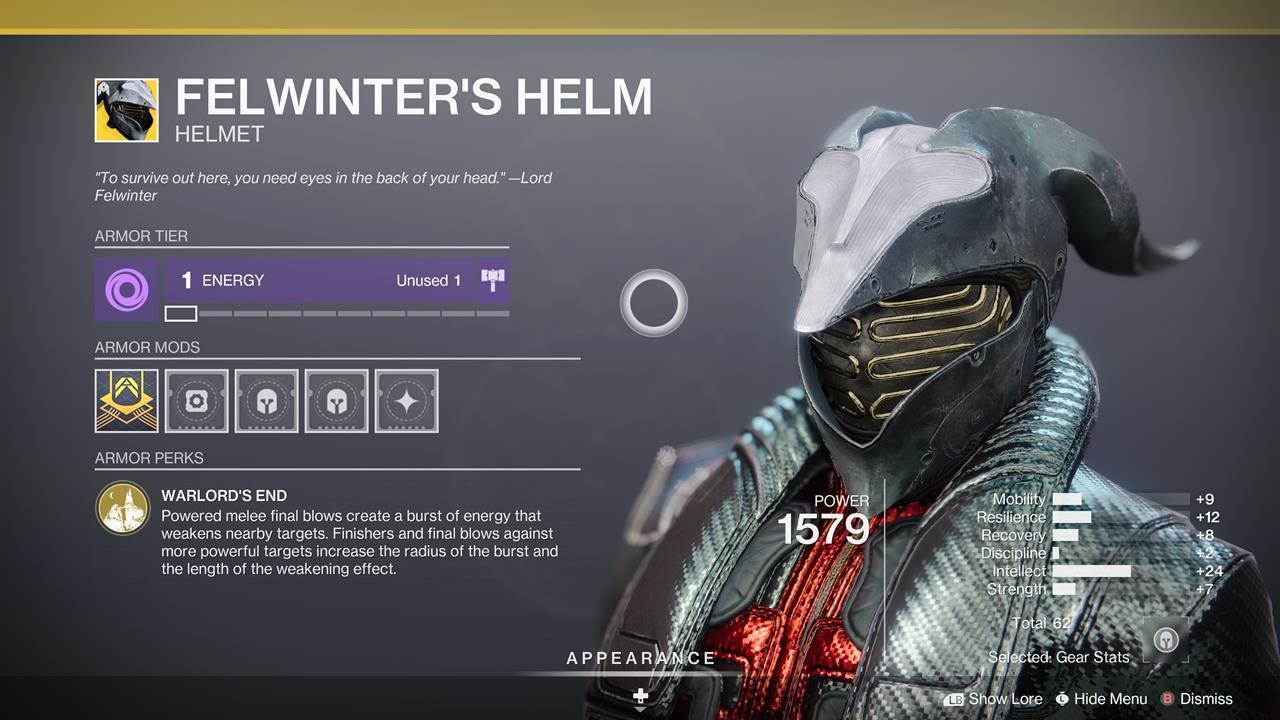The height and width of the screenshot is (720, 1280).
Task: Open the Energy armor tier bar
Action: [319, 281]
